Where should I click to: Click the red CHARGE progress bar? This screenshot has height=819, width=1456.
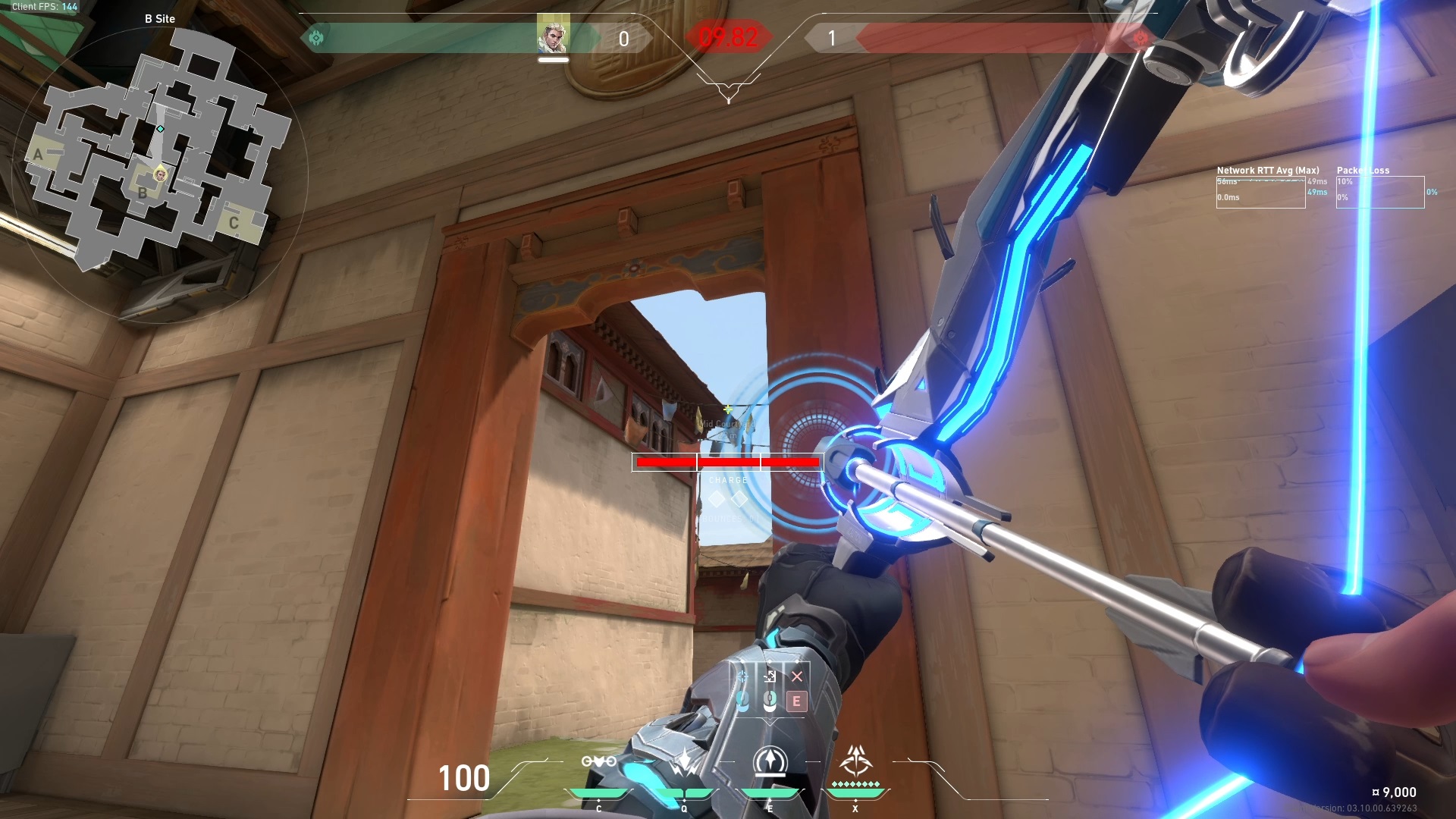[728, 461]
